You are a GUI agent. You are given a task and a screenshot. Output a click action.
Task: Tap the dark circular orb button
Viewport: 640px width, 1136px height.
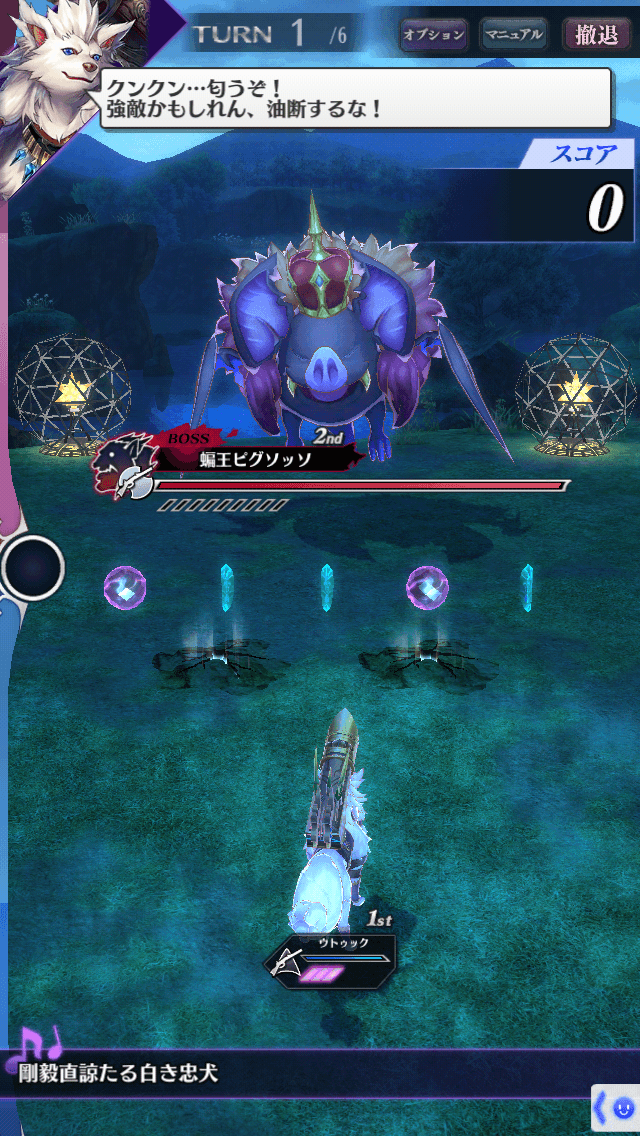coord(33,568)
